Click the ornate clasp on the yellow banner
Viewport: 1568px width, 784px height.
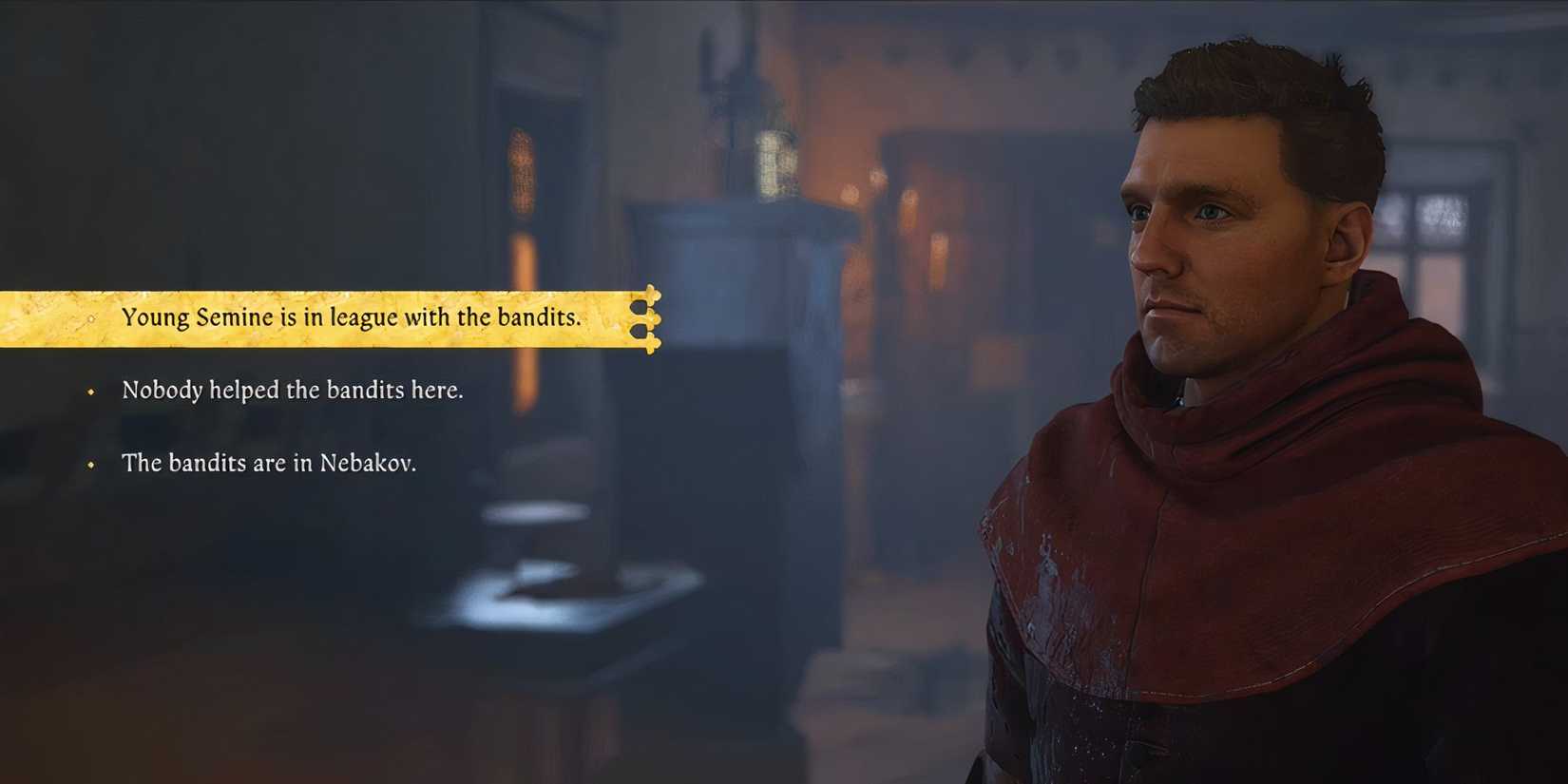pyautogui.click(x=647, y=320)
